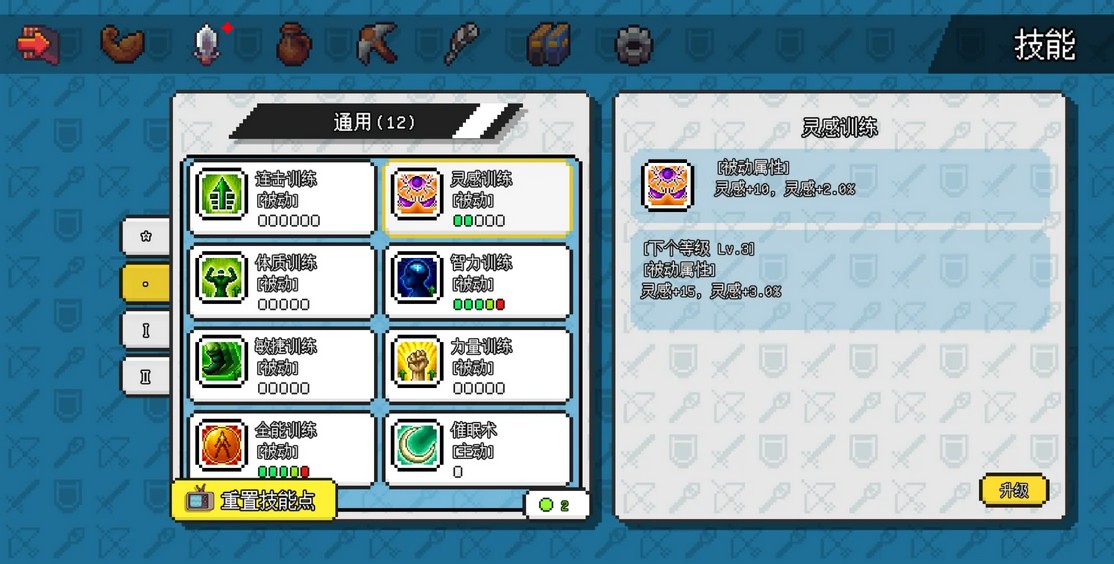Pick the 全能训练 skill
This screenshot has height=564, width=1114.
(282, 447)
